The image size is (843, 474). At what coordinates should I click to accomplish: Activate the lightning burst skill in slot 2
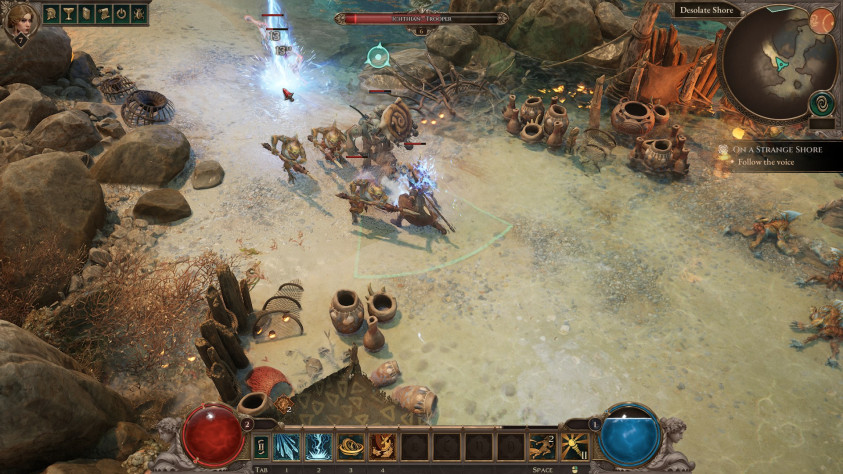coord(319,446)
